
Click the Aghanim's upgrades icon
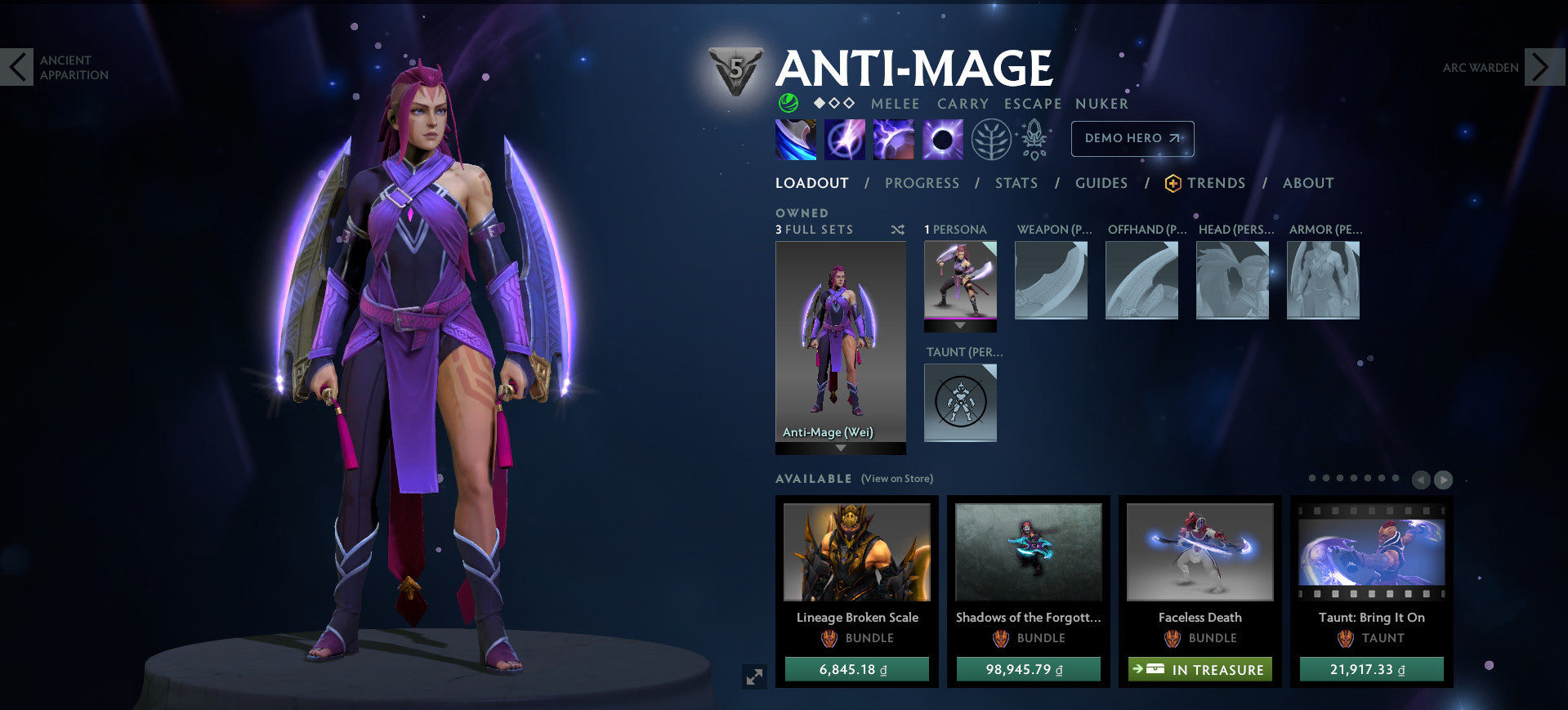coord(1033,139)
